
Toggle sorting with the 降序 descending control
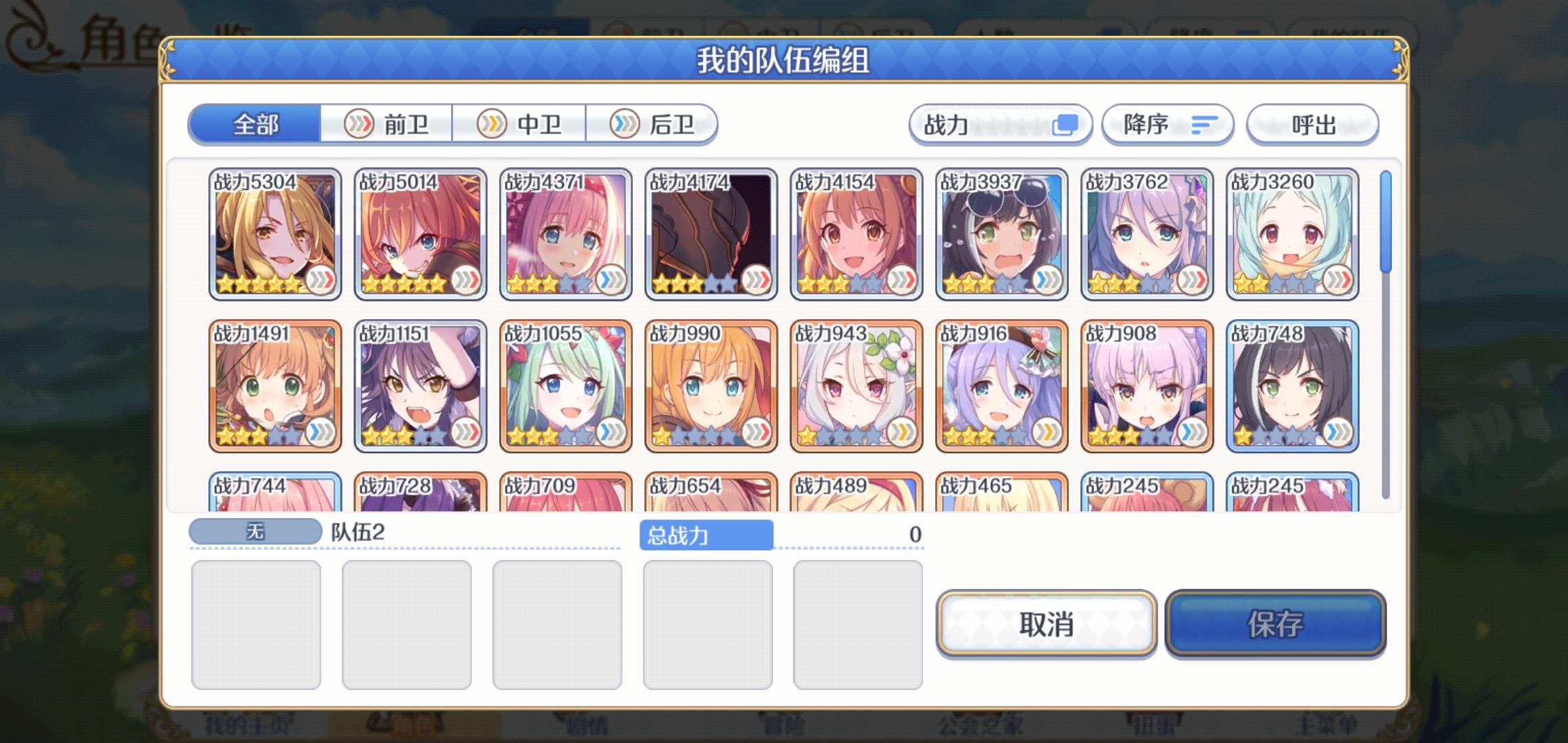tap(1167, 124)
